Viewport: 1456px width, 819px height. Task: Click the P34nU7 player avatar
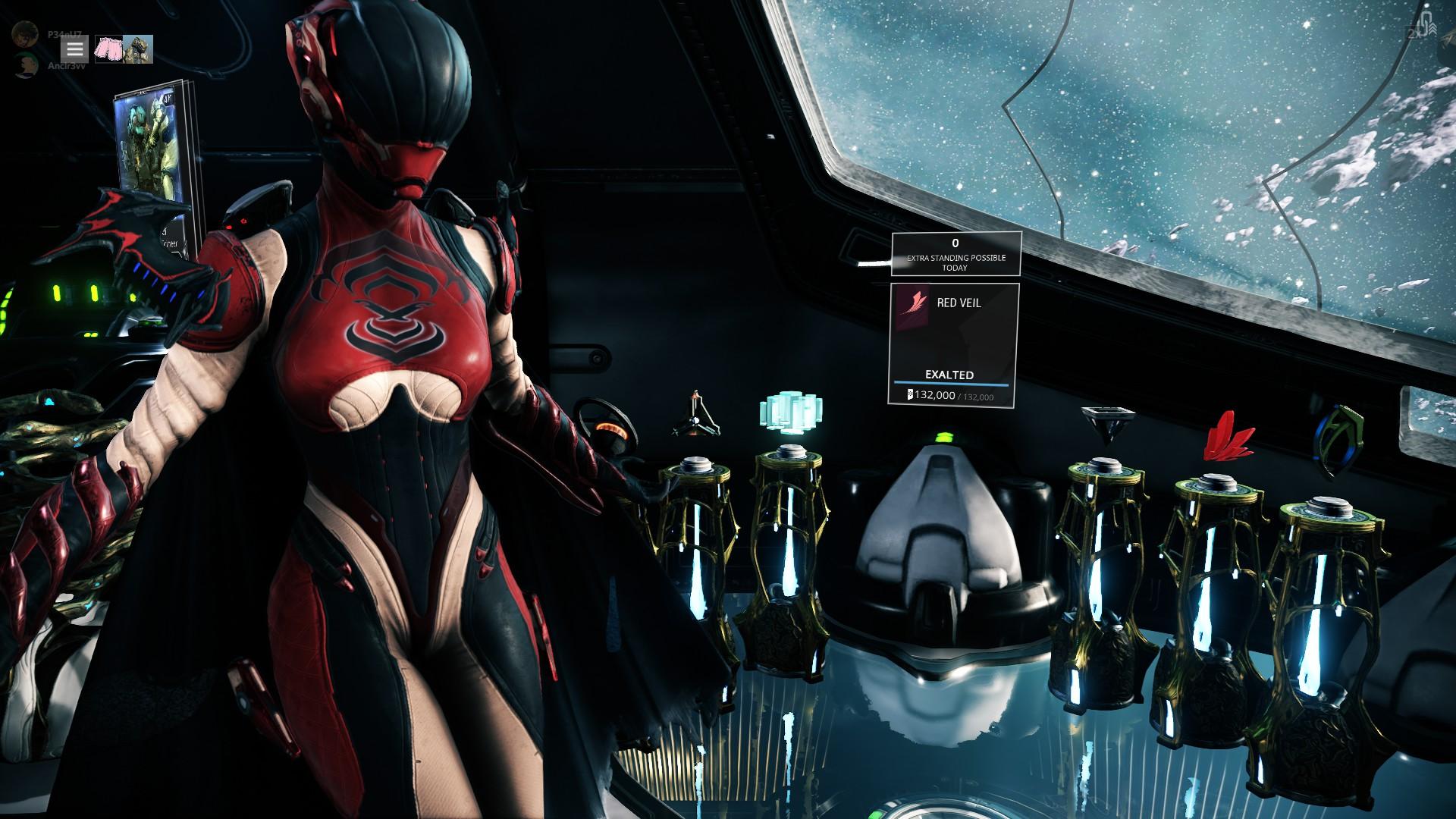[25, 35]
